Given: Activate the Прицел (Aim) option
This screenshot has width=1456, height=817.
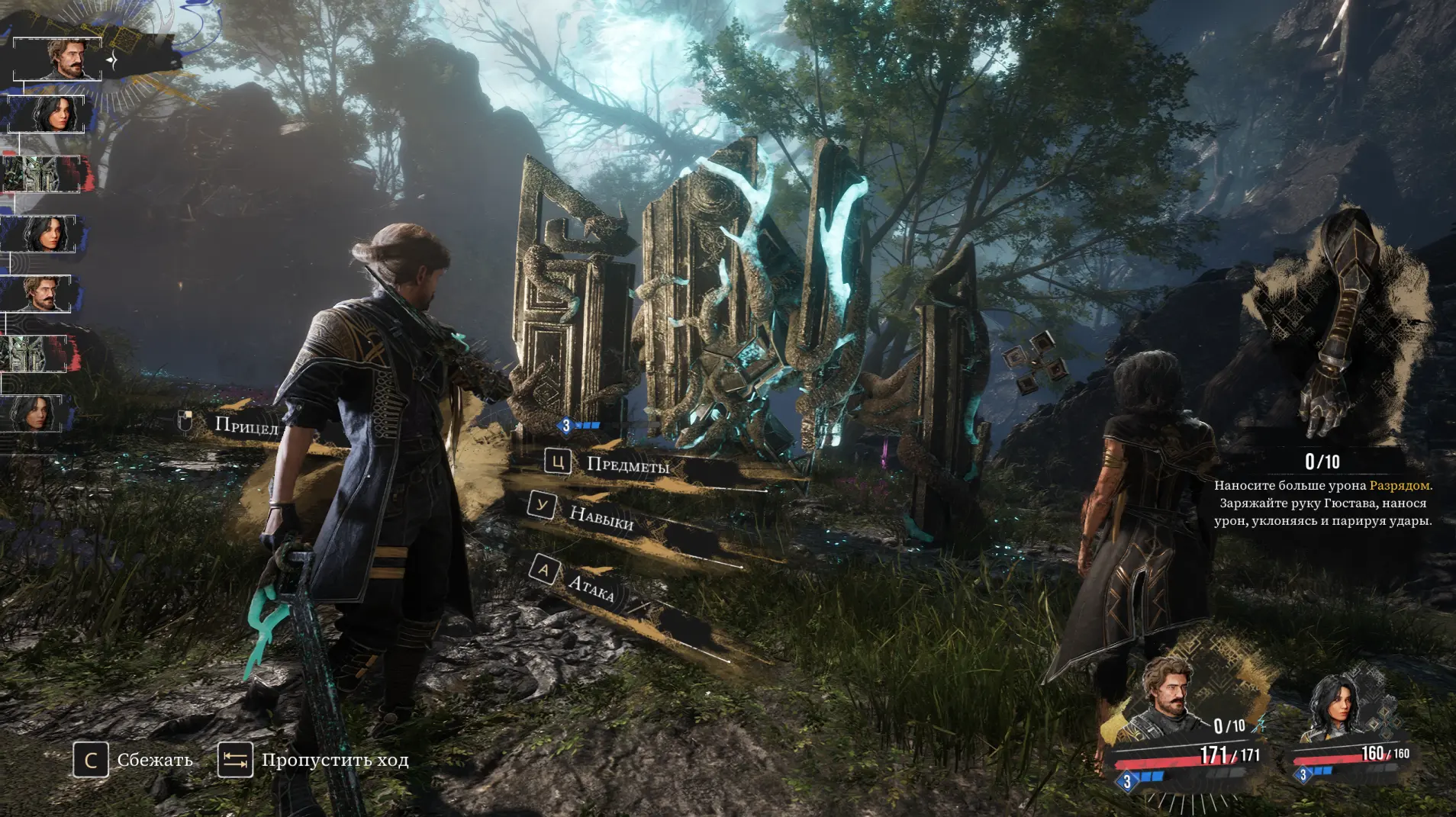Looking at the screenshot, I should 246,425.
